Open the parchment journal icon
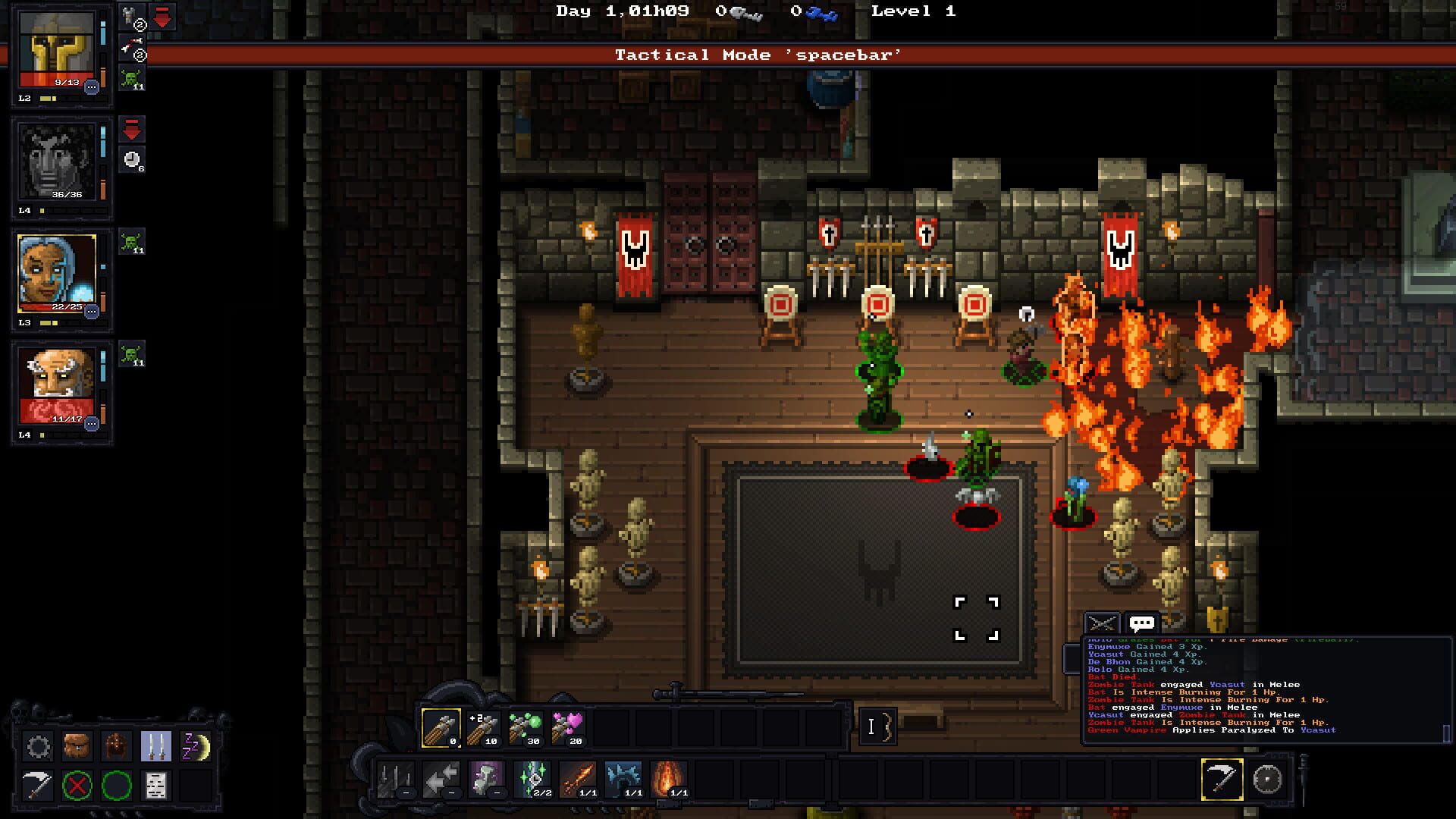This screenshot has height=819, width=1456. (156, 786)
